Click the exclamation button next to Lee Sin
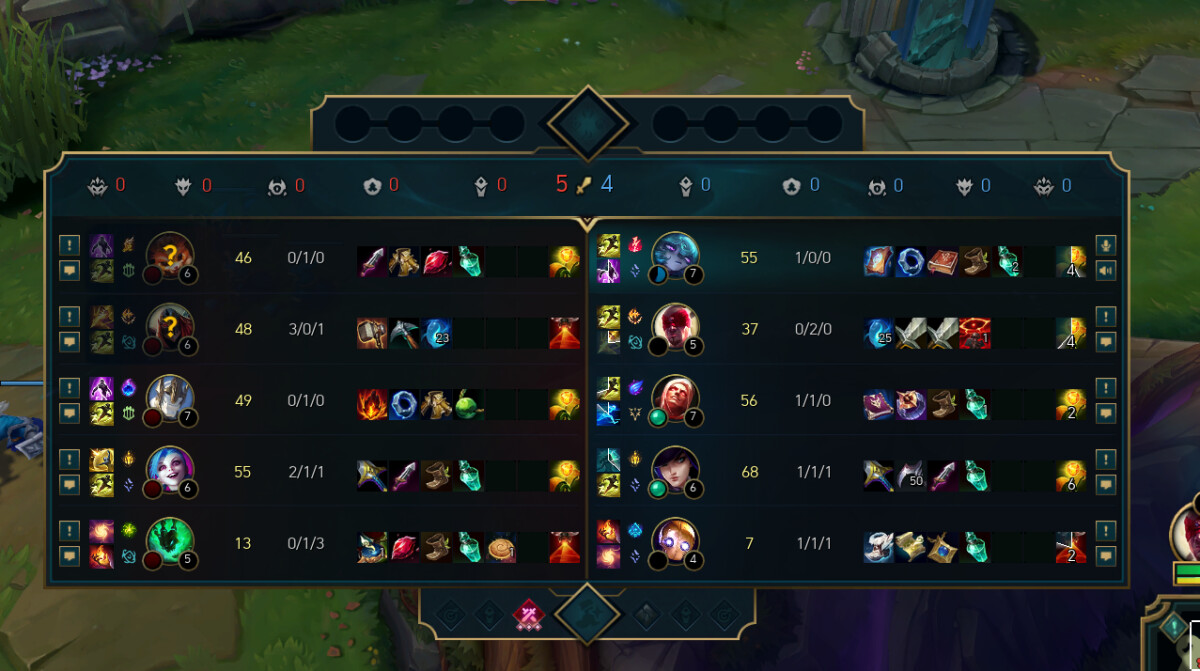Viewport: 1200px width, 671px height. tap(1105, 317)
